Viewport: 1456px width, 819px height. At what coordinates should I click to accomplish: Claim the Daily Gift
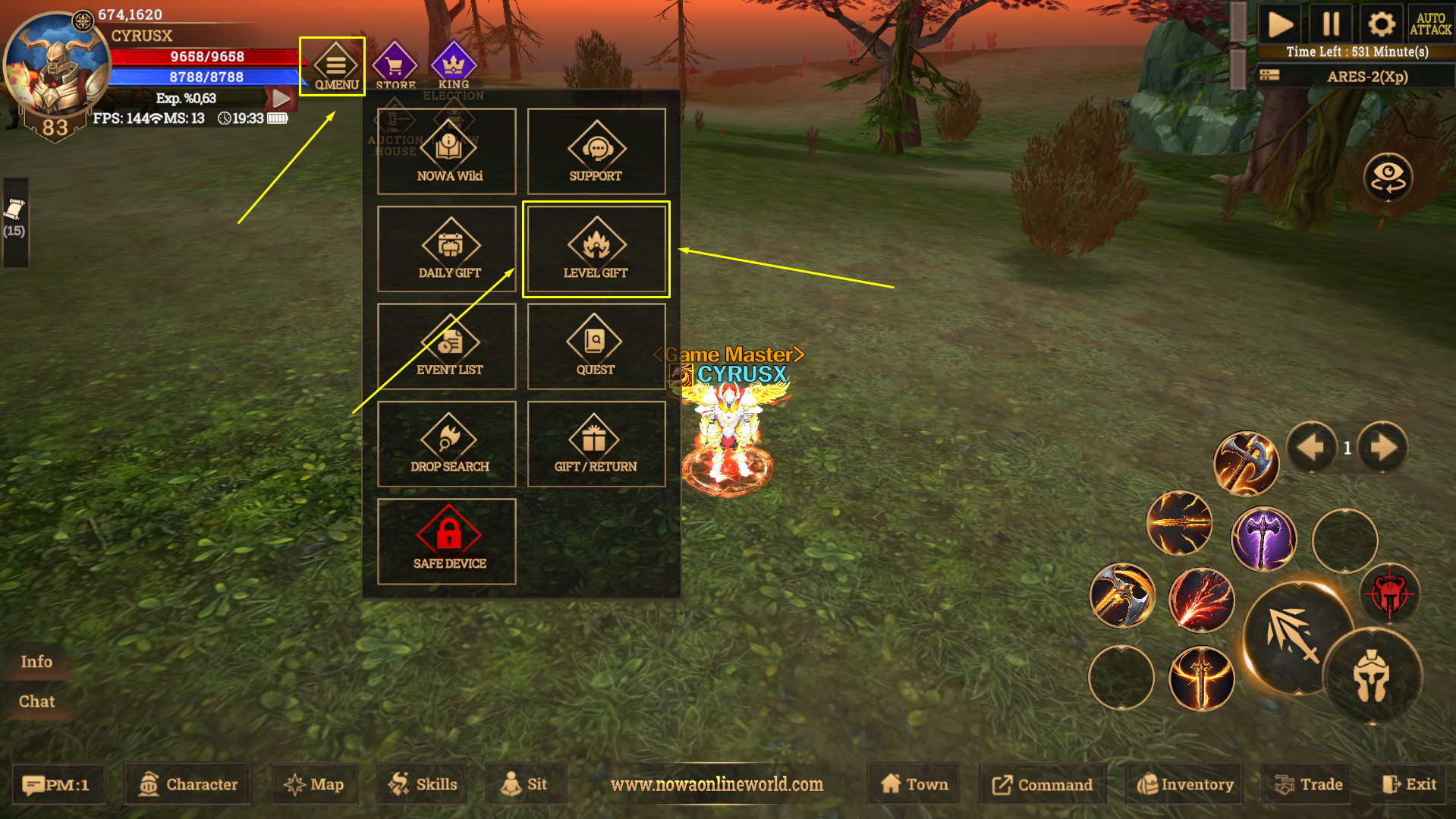click(x=447, y=249)
